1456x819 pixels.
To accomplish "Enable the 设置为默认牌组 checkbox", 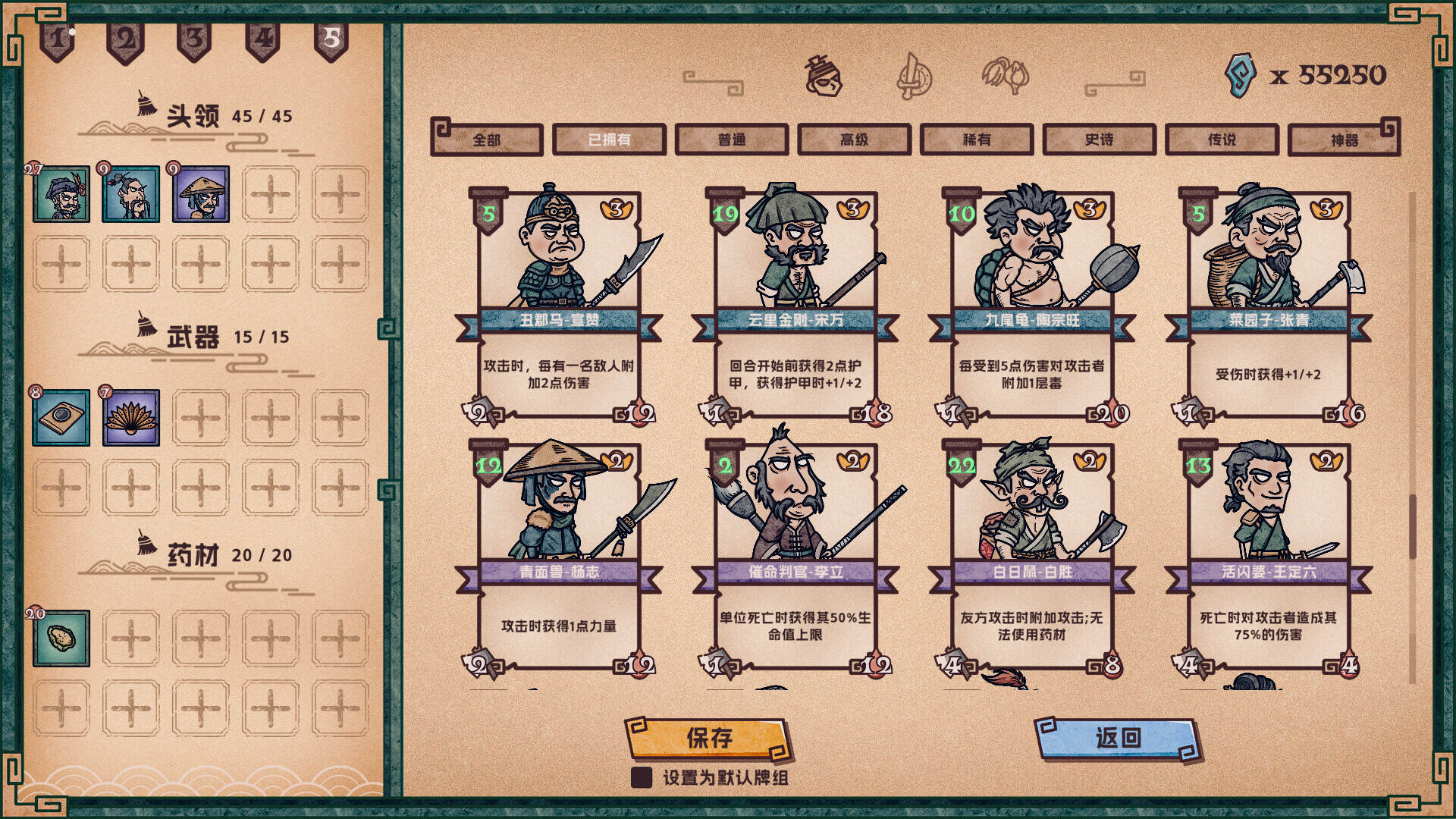I will point(641,777).
